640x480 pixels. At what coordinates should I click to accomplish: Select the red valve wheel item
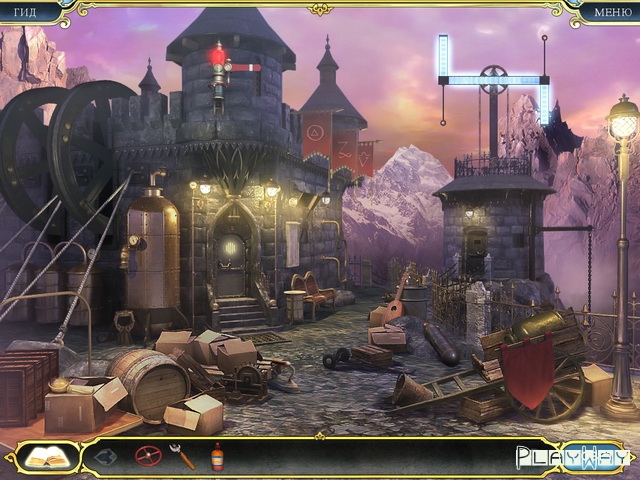coord(148,457)
